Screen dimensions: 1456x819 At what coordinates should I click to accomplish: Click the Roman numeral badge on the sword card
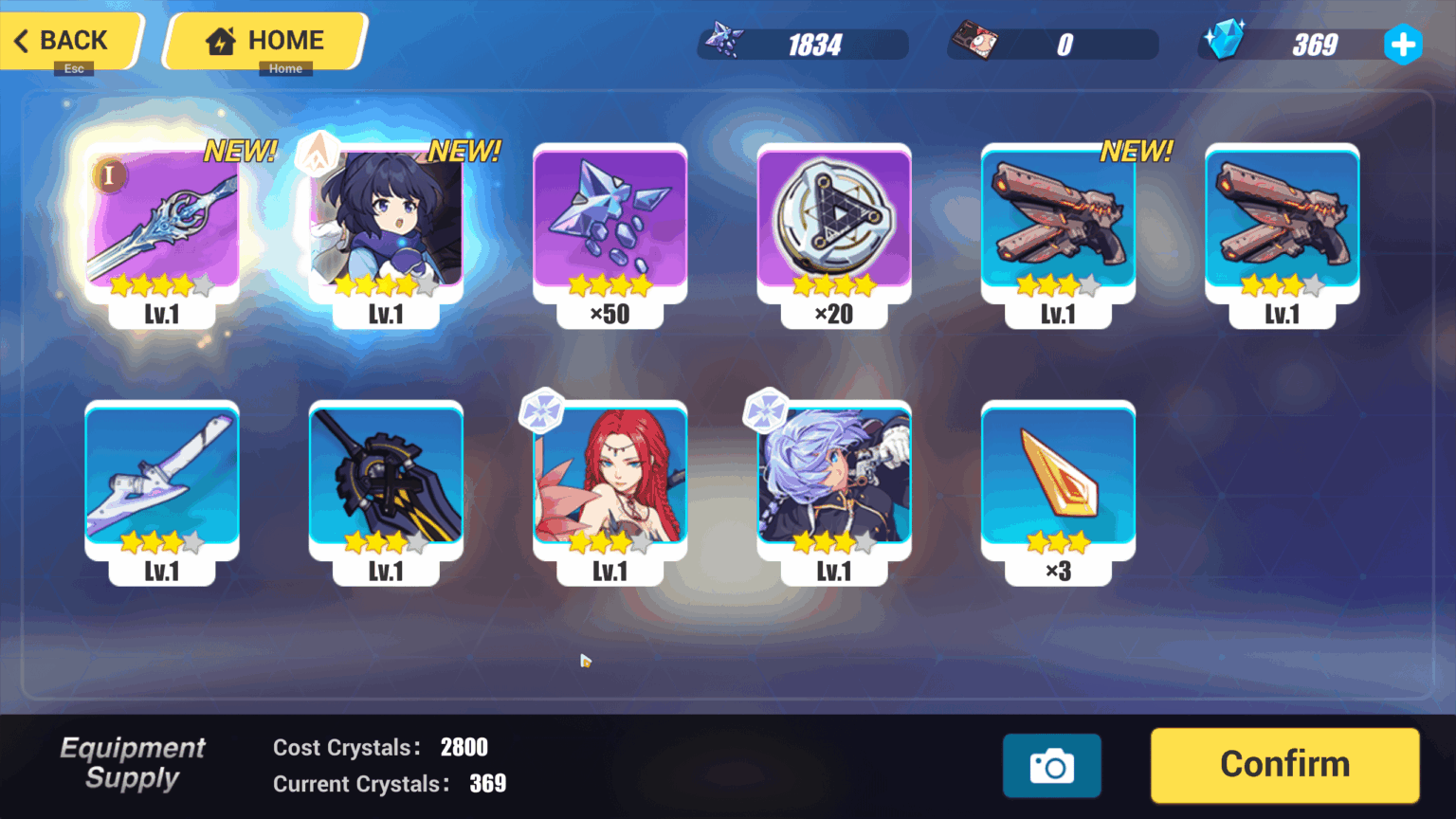click(x=109, y=175)
